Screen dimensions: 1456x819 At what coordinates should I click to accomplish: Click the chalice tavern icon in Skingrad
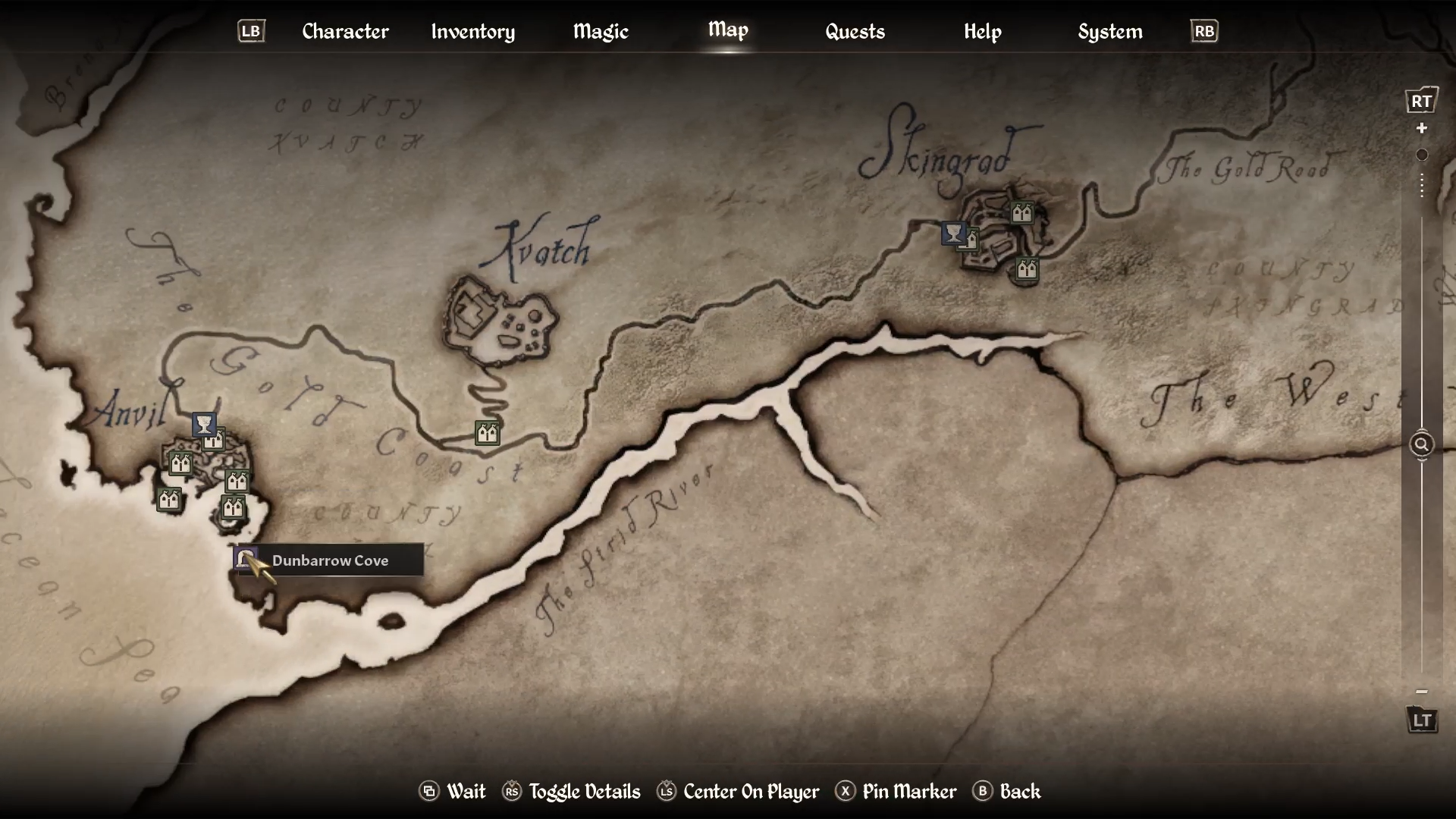point(953,234)
